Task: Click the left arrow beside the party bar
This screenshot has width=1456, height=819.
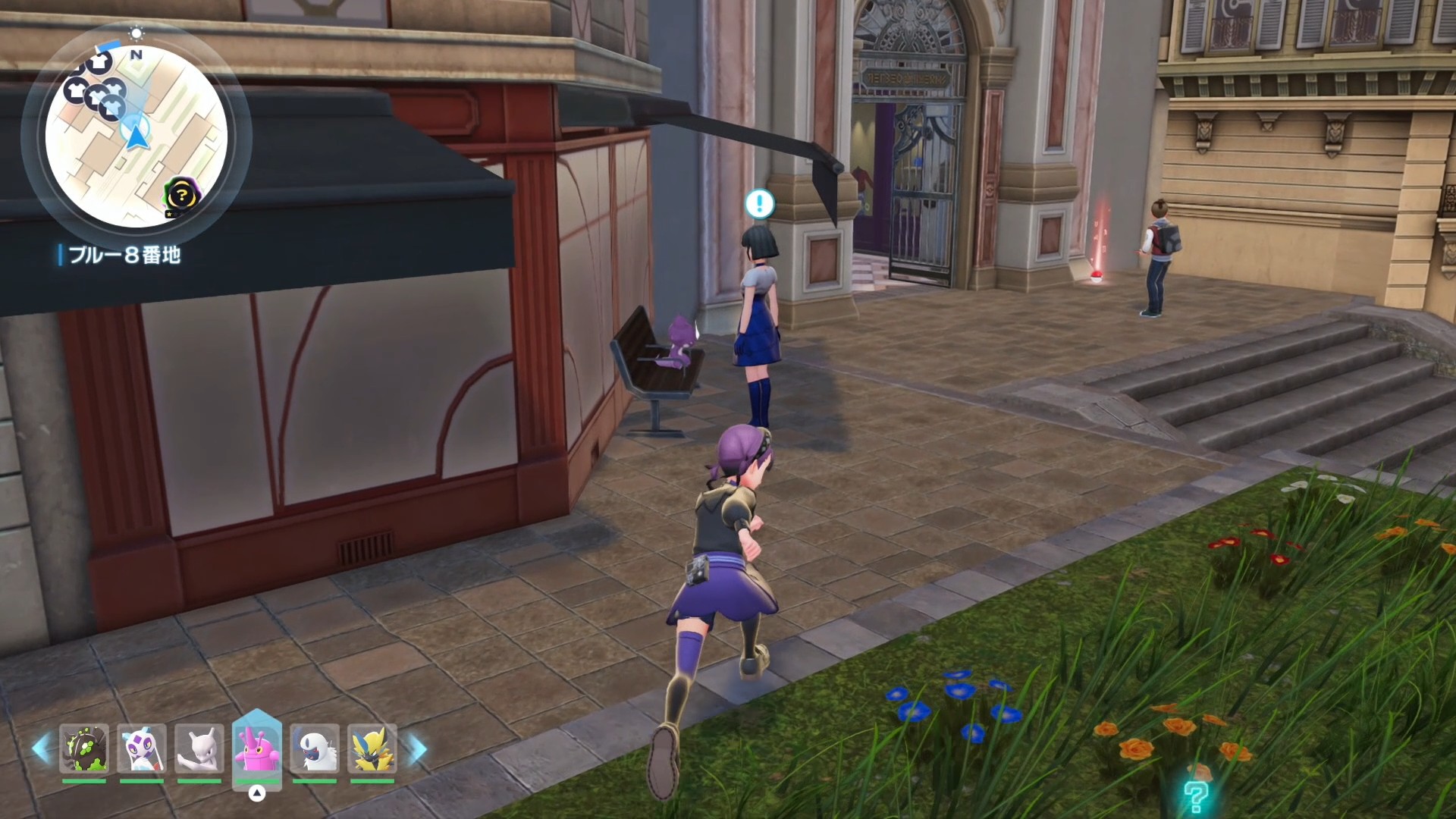Action: pyautogui.click(x=41, y=749)
